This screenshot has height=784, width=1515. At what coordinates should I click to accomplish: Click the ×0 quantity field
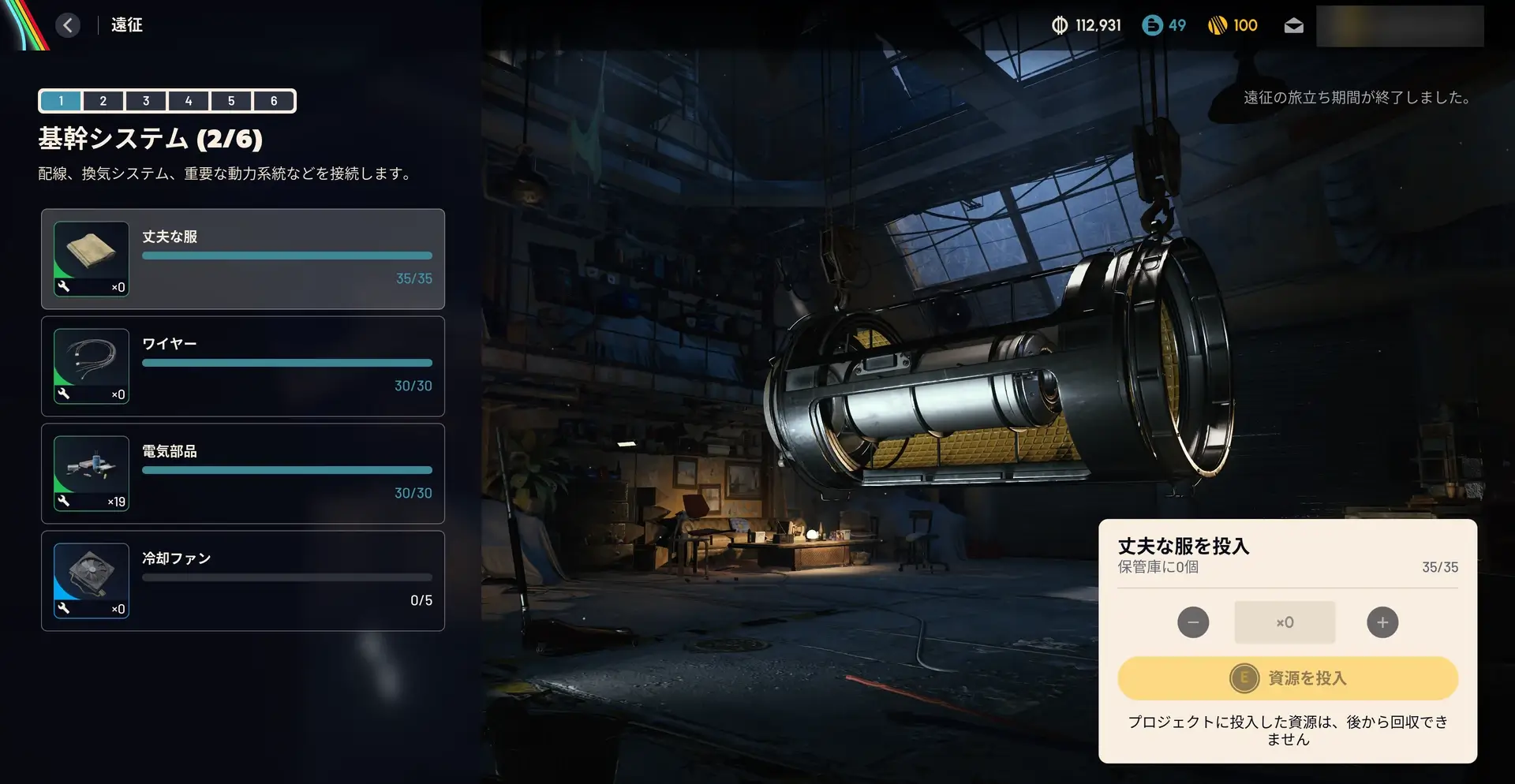[x=1285, y=622]
